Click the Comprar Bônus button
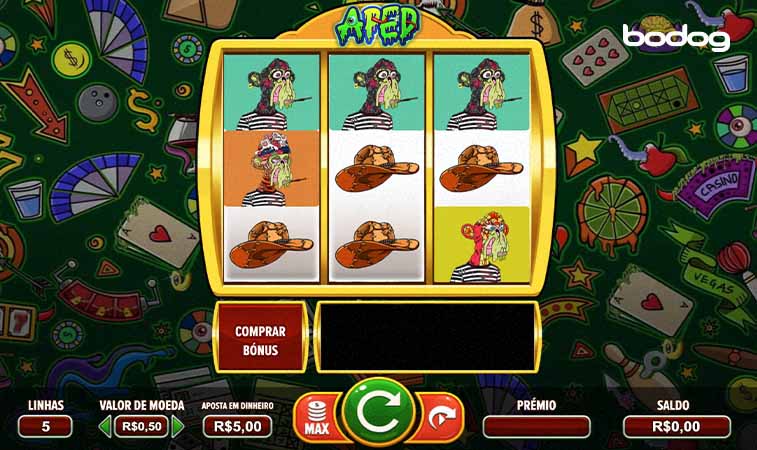This screenshot has width=757, height=450. point(260,340)
